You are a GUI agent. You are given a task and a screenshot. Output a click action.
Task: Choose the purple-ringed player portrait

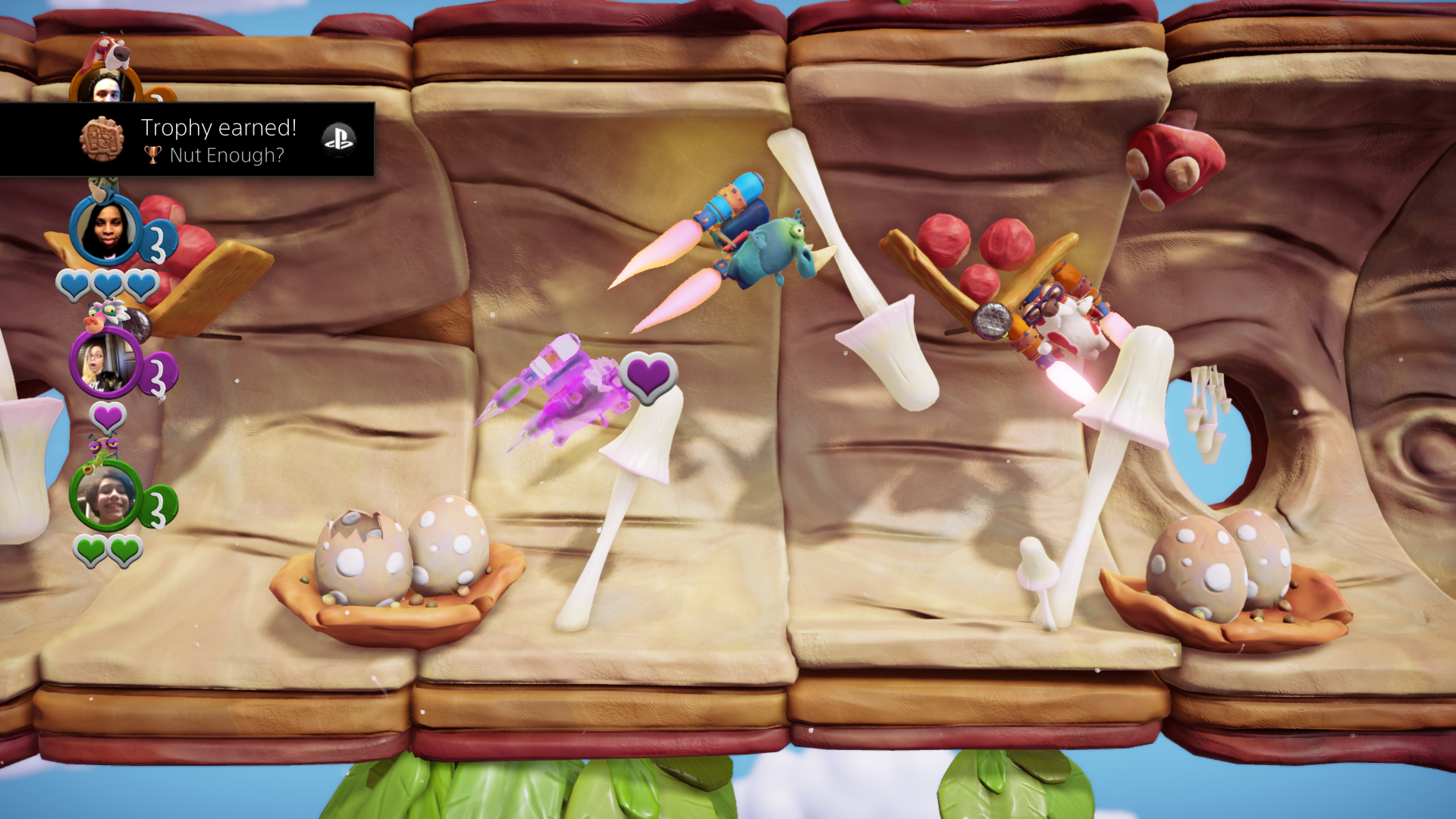click(x=105, y=364)
